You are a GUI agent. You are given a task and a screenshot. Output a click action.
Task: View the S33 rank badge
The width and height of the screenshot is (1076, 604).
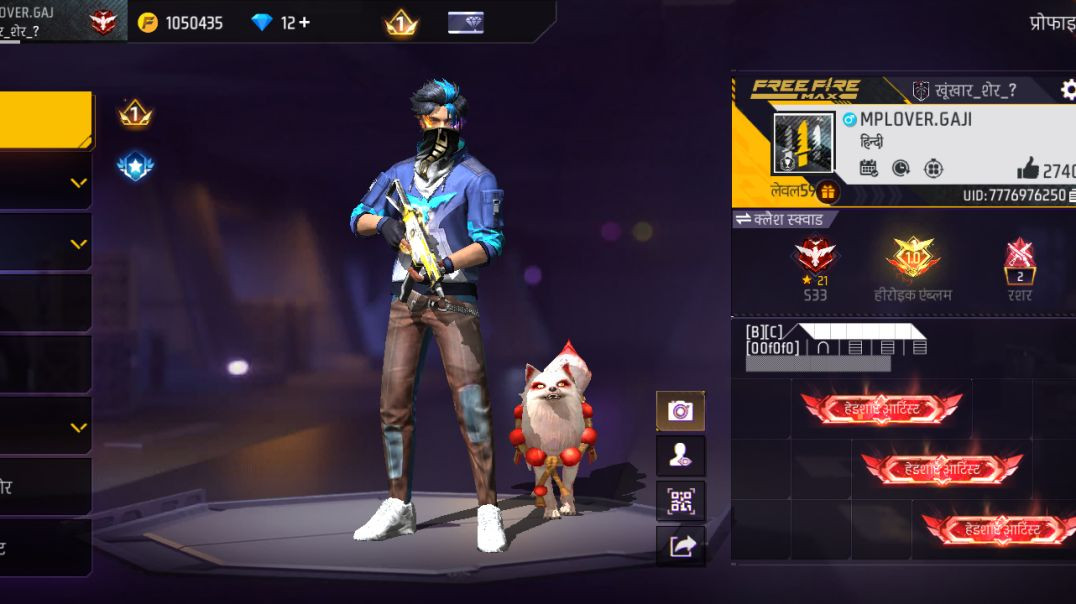point(815,258)
